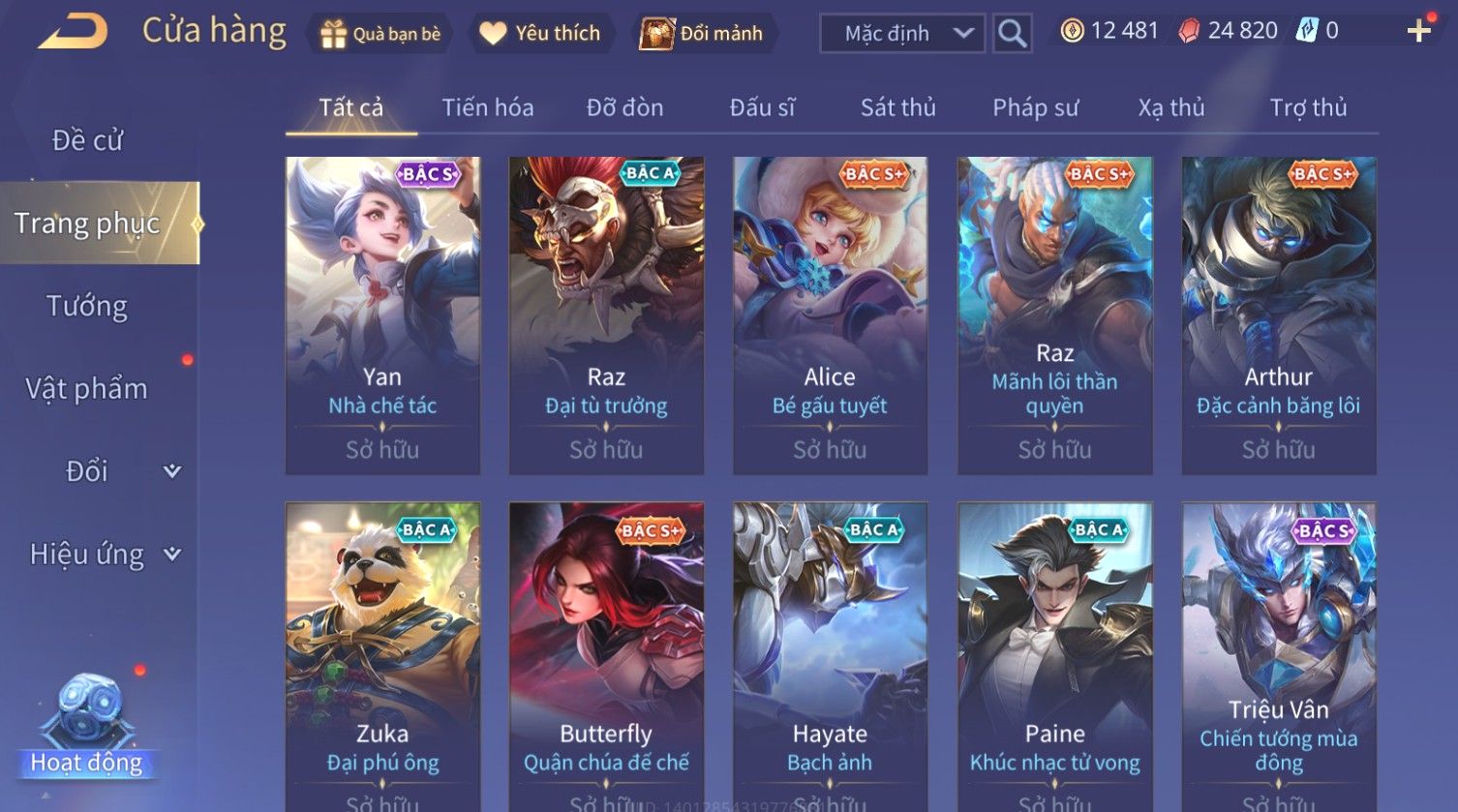The width and height of the screenshot is (1458, 812).
Task: Show the Sát thủ skins tab
Action: [897, 107]
